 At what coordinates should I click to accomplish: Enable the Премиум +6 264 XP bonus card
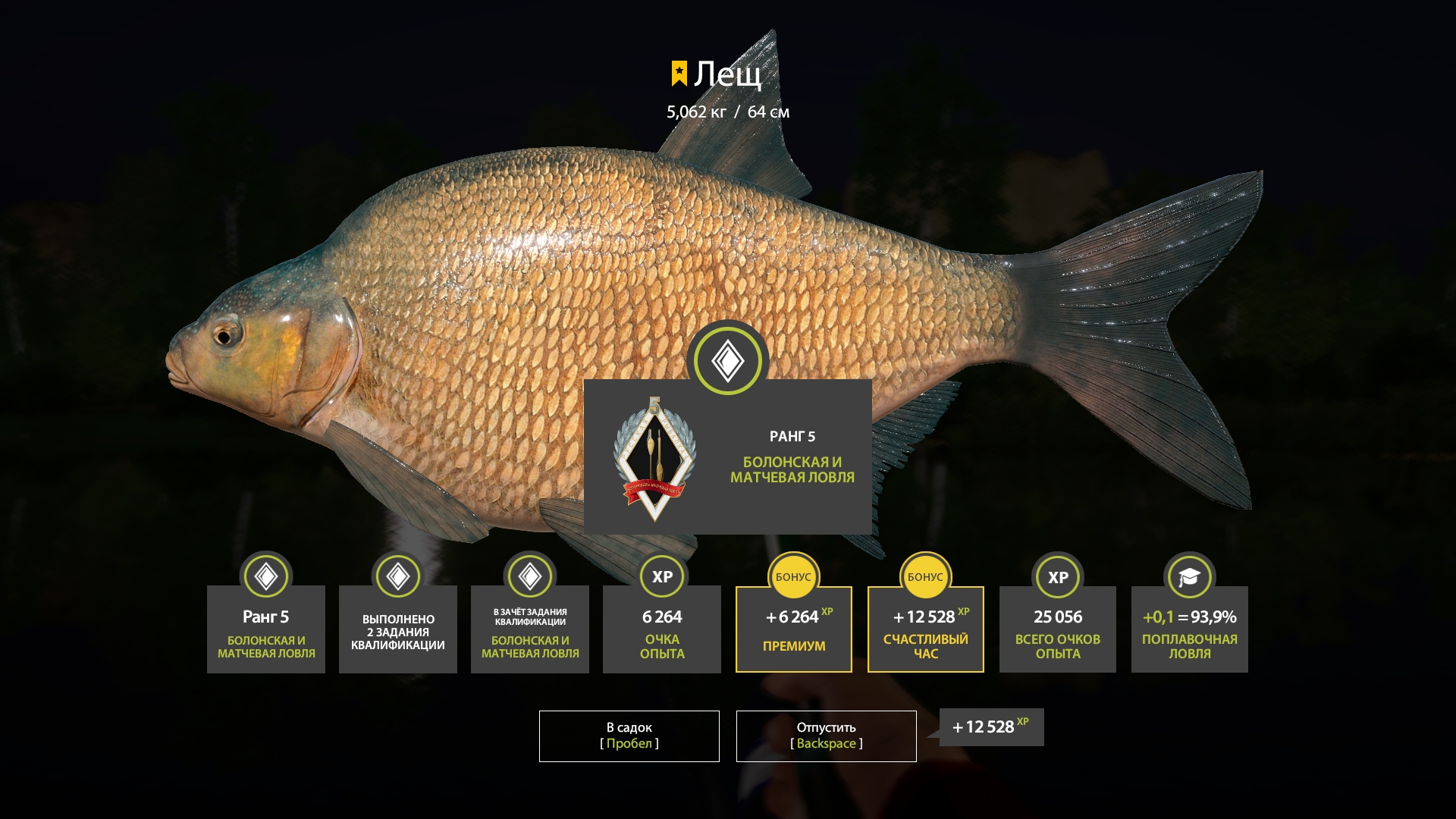pos(793,629)
